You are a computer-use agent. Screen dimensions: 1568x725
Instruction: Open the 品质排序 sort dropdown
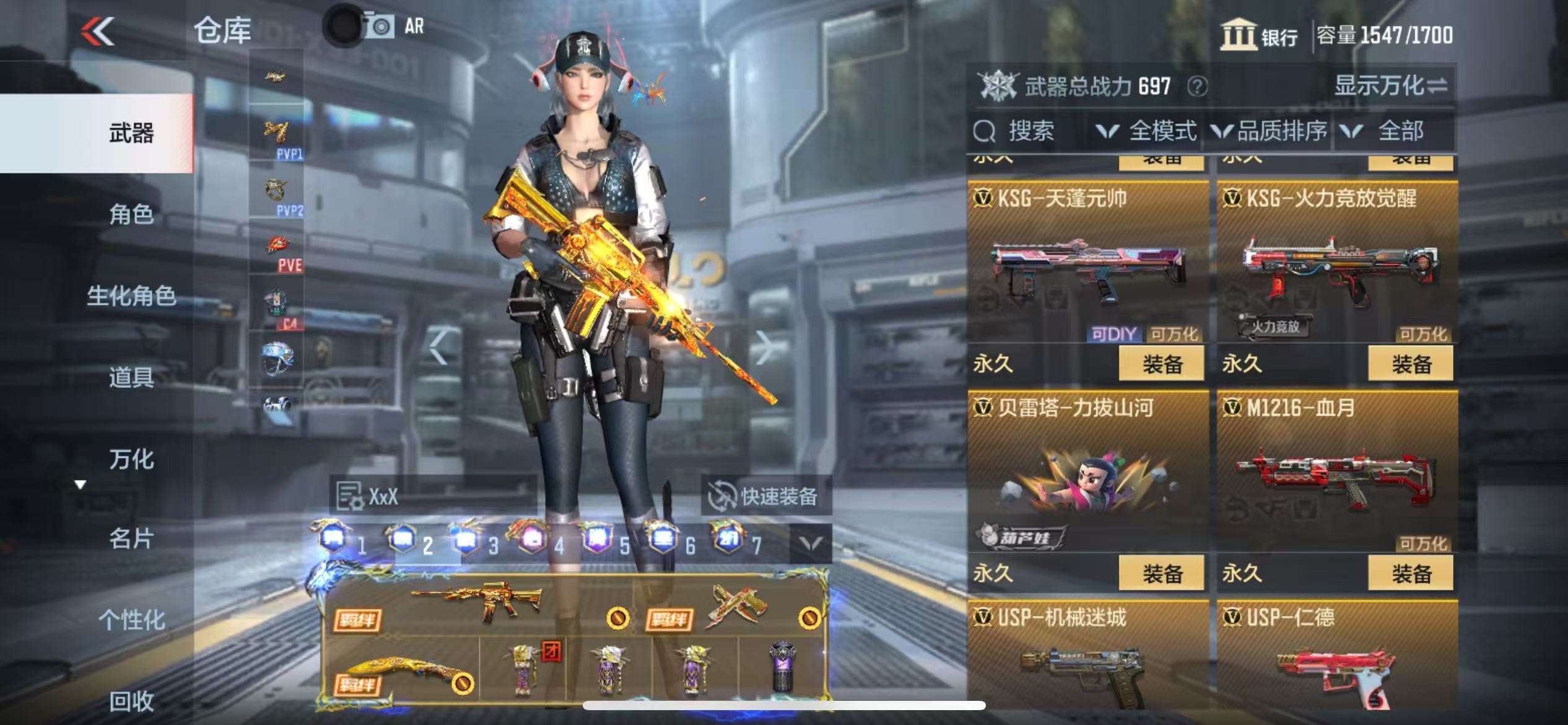1269,131
